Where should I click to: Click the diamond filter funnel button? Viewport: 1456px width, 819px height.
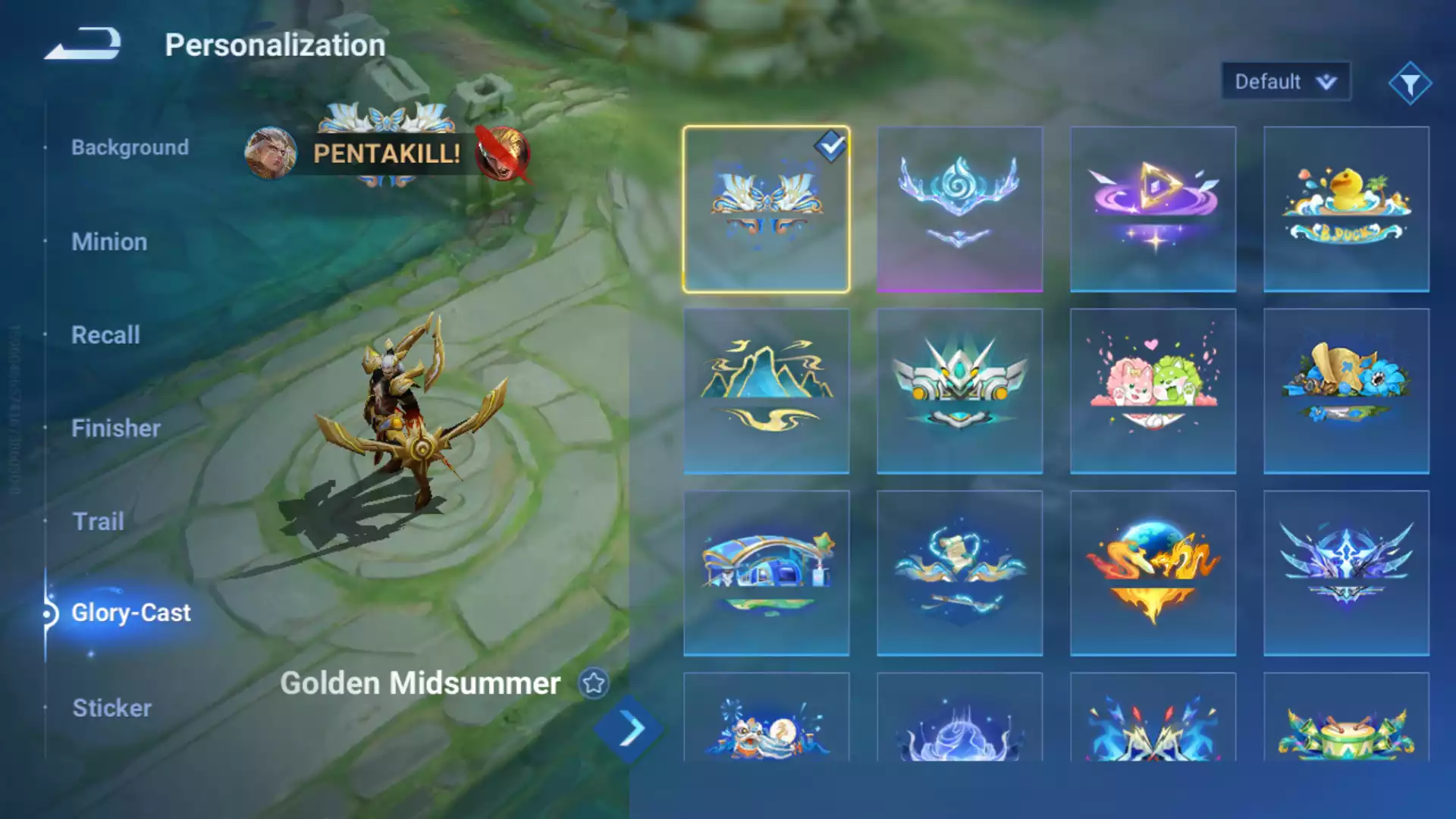1410,83
